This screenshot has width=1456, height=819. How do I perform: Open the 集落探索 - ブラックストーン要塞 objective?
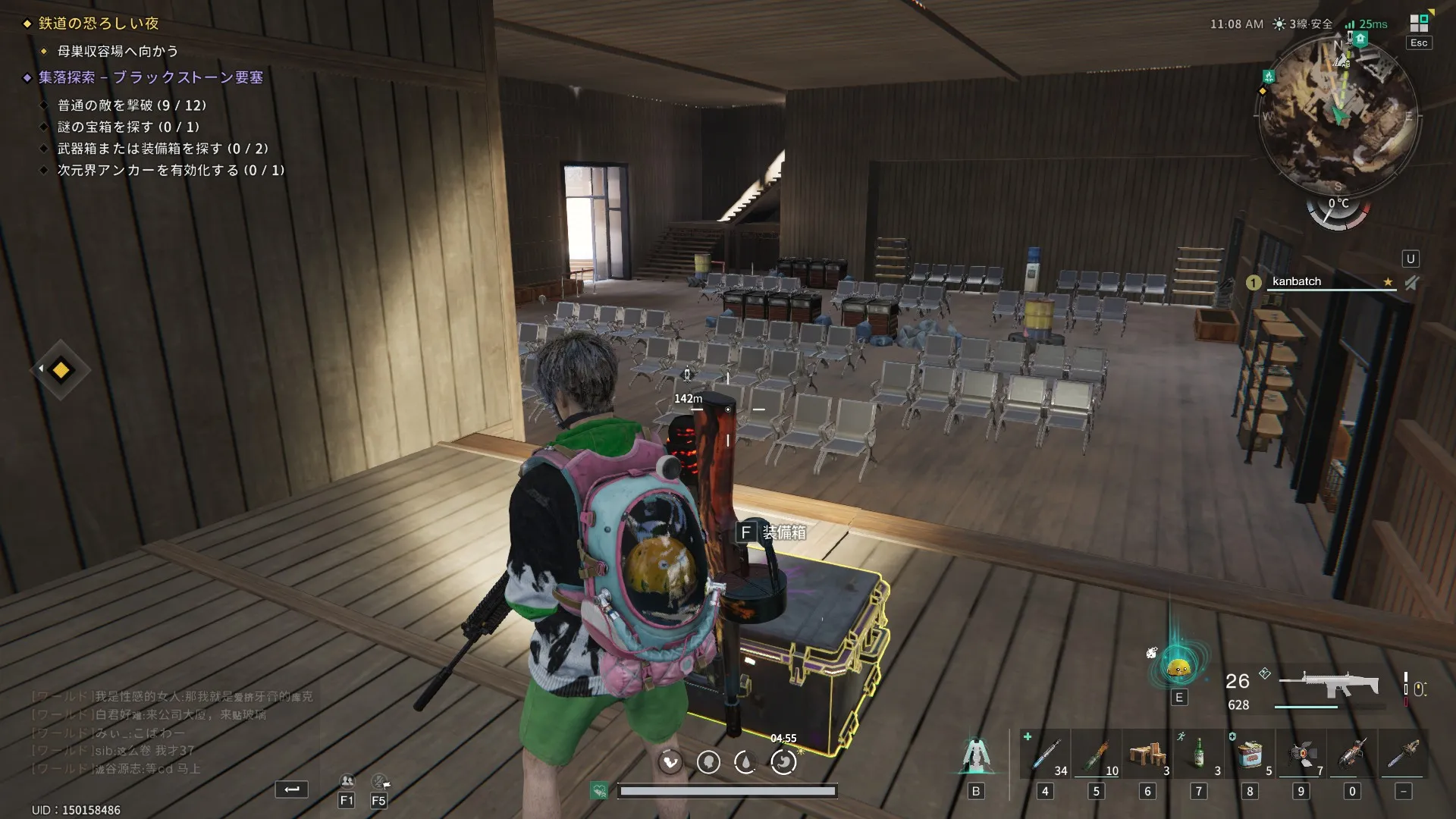click(x=150, y=77)
